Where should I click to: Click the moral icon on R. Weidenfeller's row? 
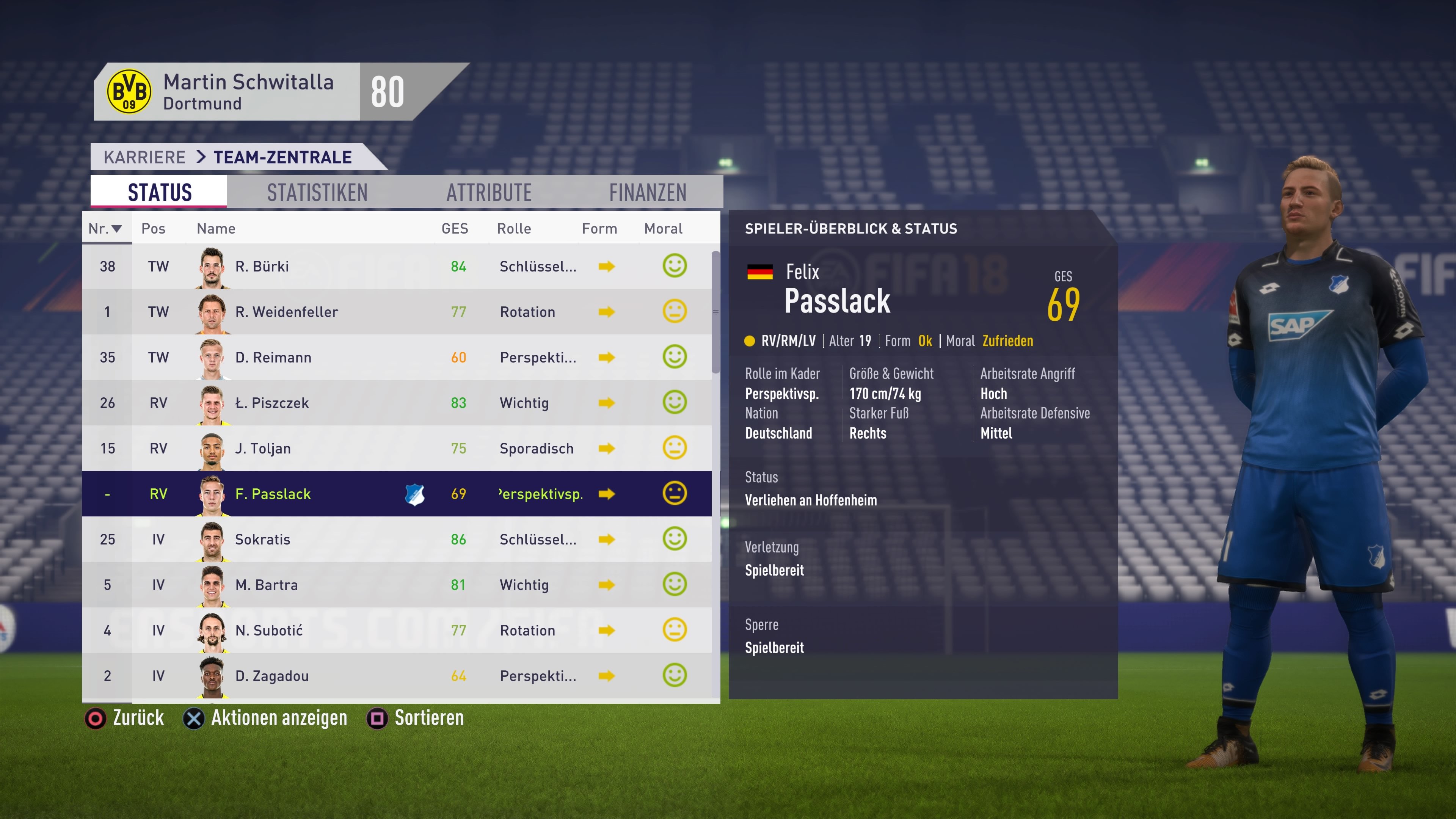[674, 311]
